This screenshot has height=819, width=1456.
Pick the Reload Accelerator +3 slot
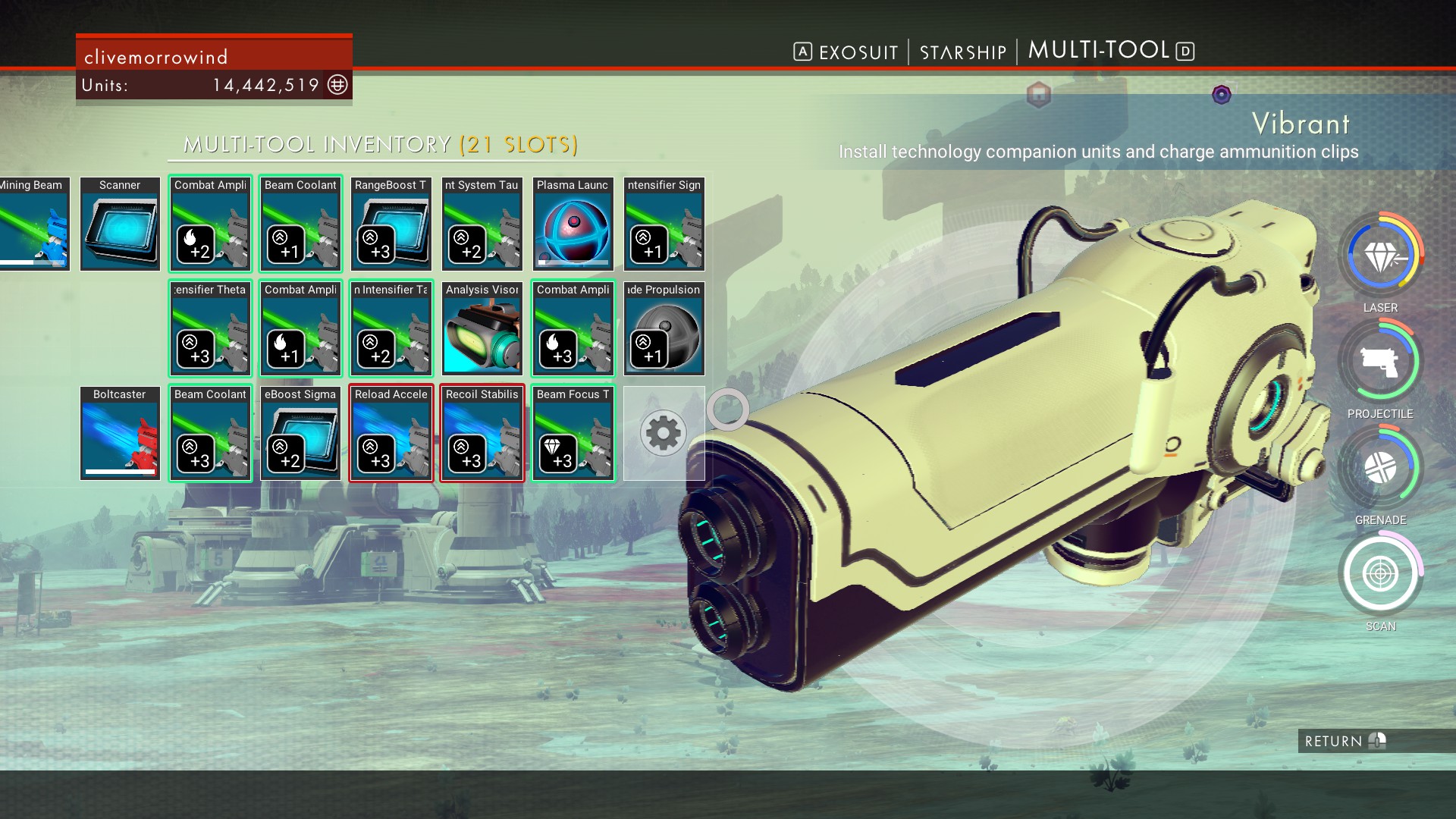[391, 434]
